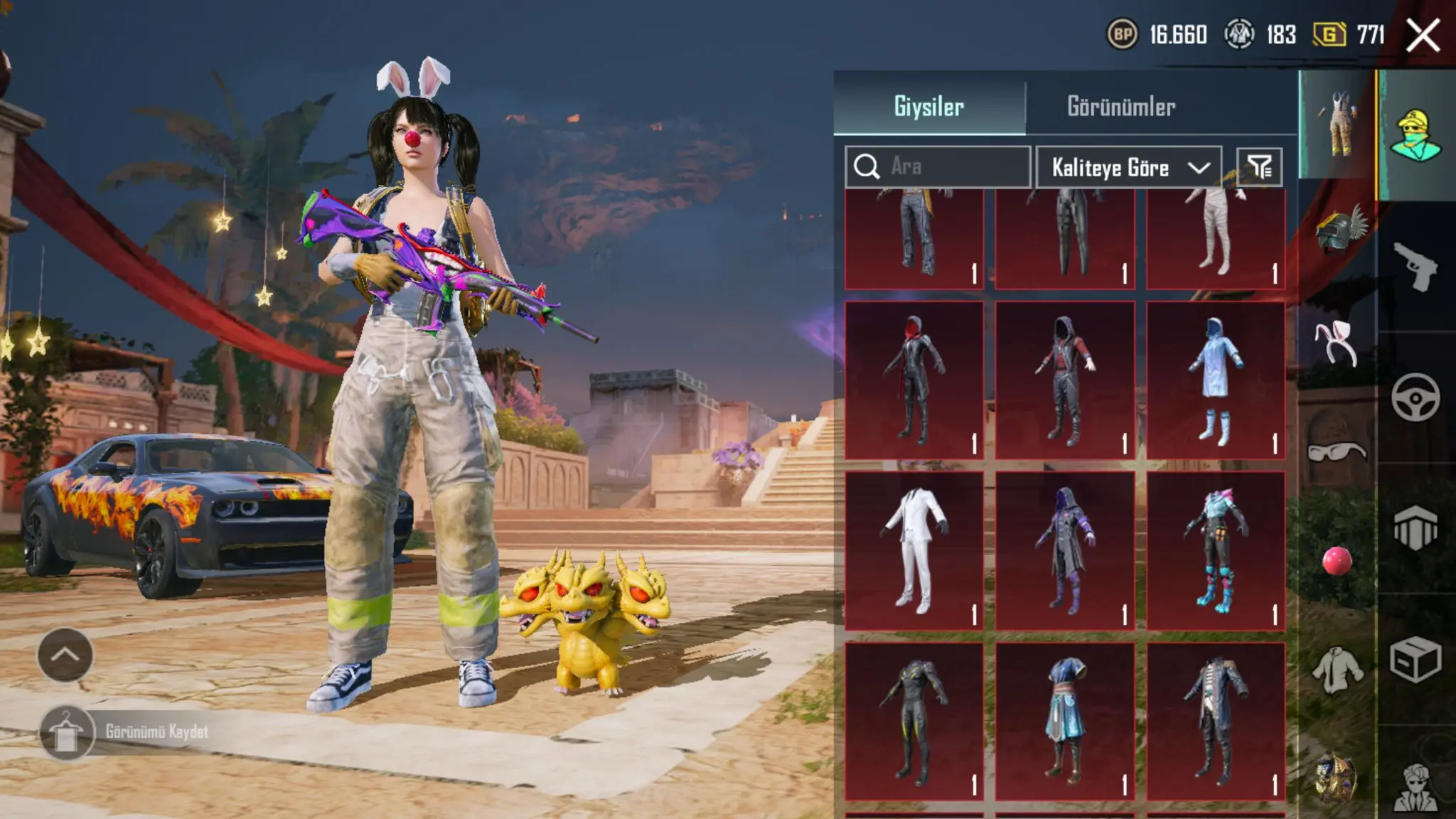Choose the light blue hooded raincoat outfit
The height and width of the screenshot is (819, 1456).
point(1216,380)
